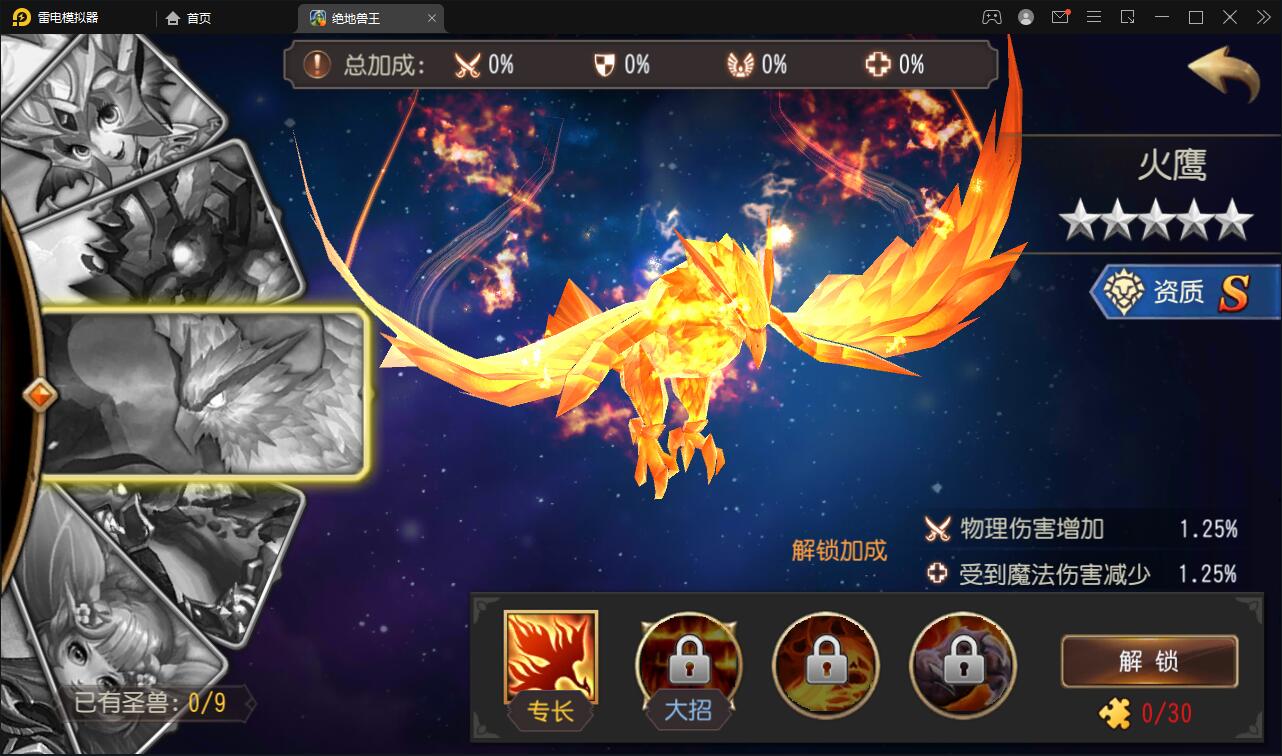Open the LDPlayer sidebar expander arrows
Image resolution: width=1282 pixels, height=756 pixels.
pyautogui.click(x=1263, y=17)
